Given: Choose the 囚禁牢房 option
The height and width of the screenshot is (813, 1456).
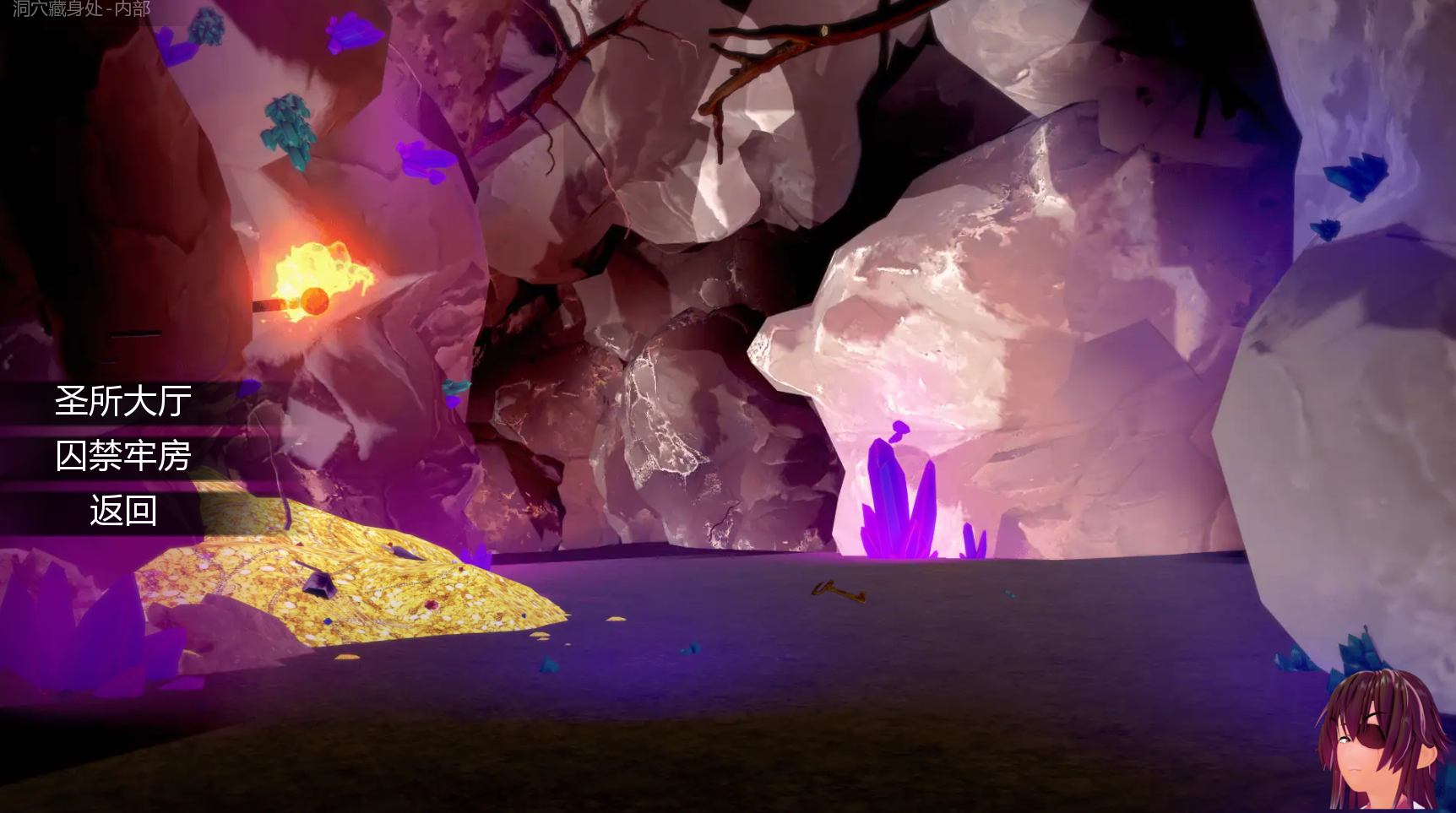Looking at the screenshot, I should click(x=123, y=457).
